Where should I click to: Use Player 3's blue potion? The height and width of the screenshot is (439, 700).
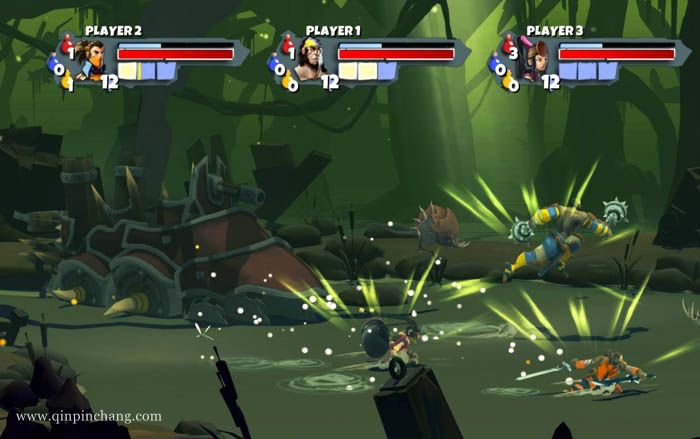(497, 66)
